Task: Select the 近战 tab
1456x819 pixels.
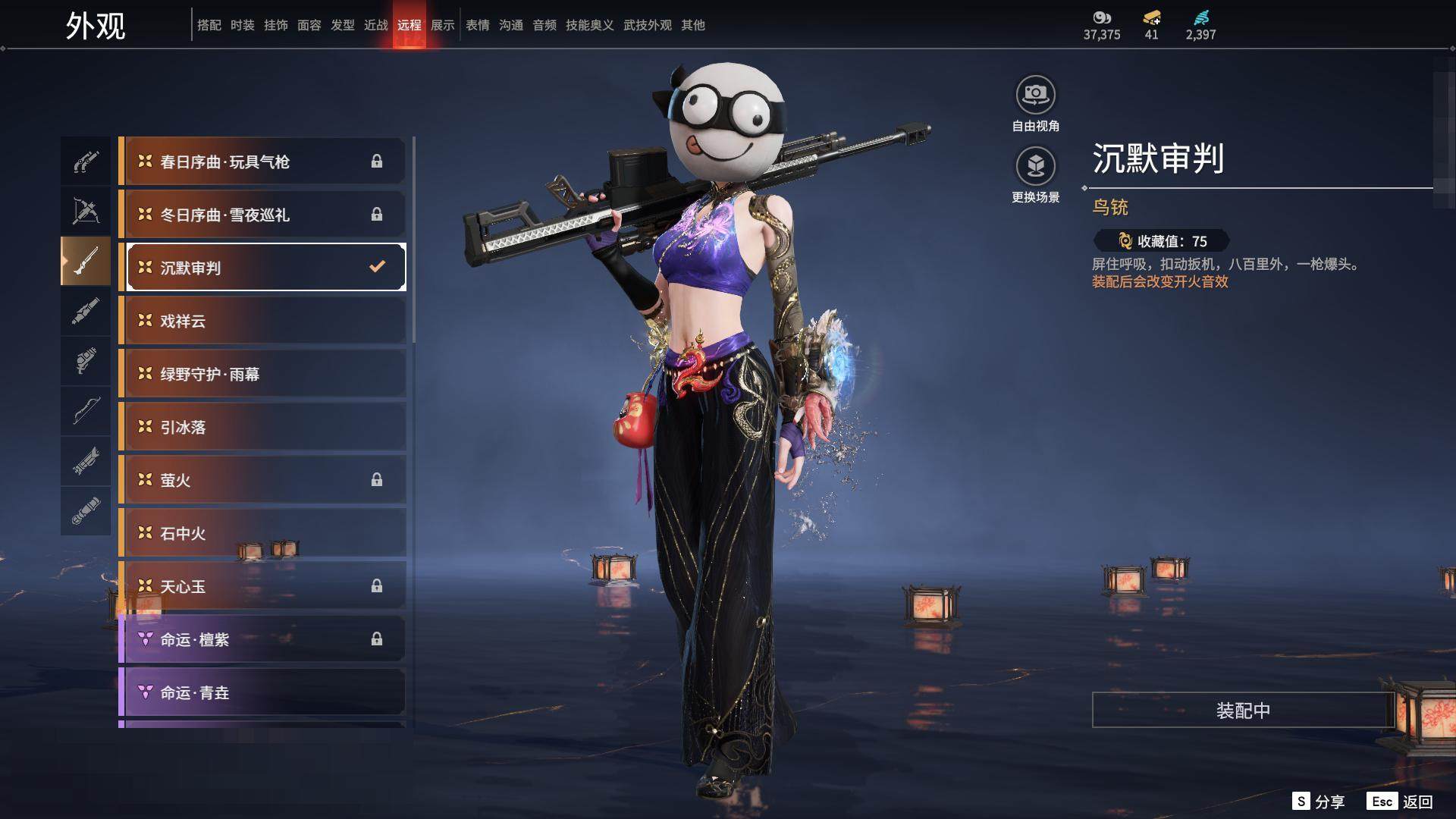Action: pos(376,25)
